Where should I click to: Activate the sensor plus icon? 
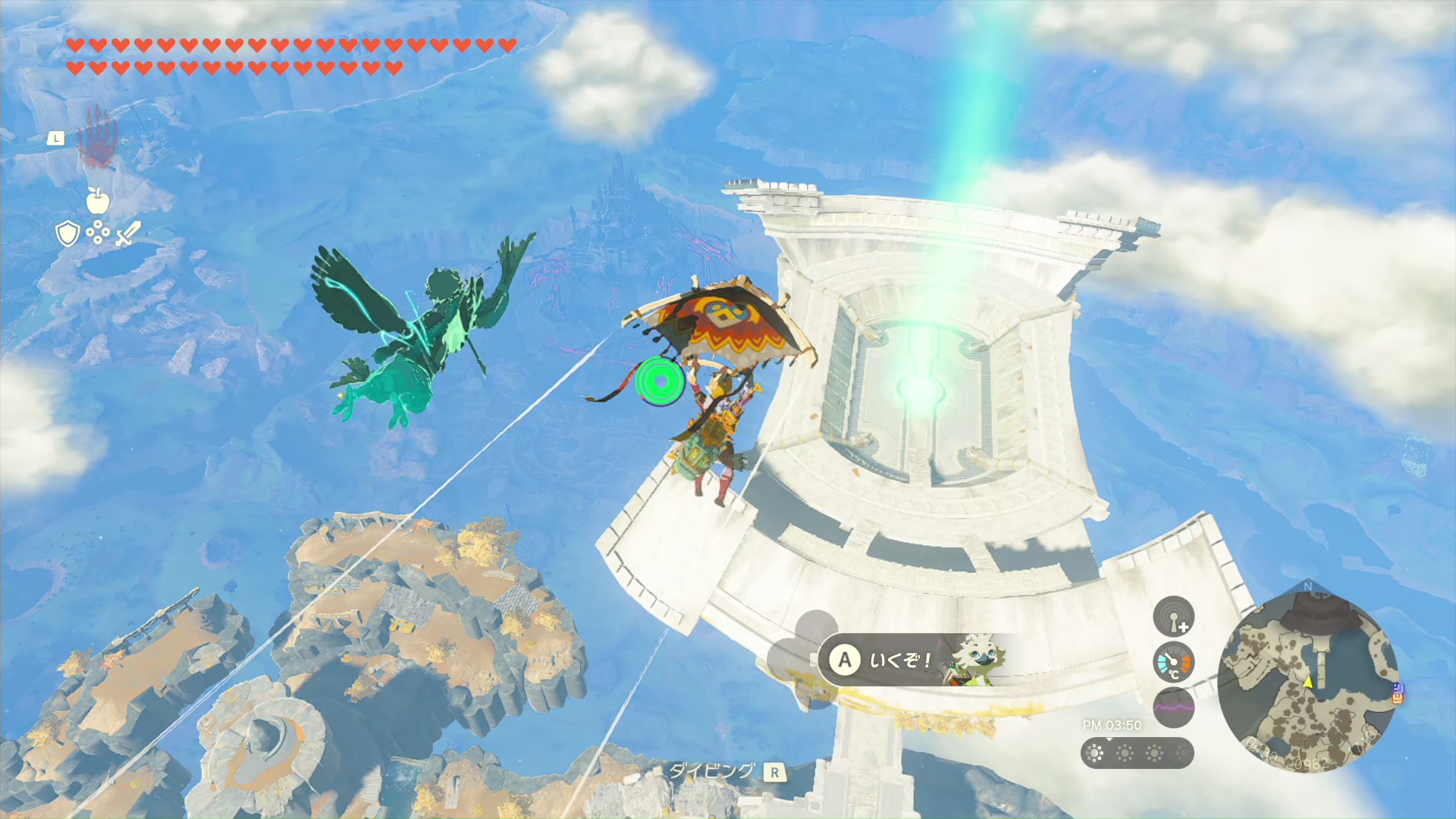(1173, 617)
